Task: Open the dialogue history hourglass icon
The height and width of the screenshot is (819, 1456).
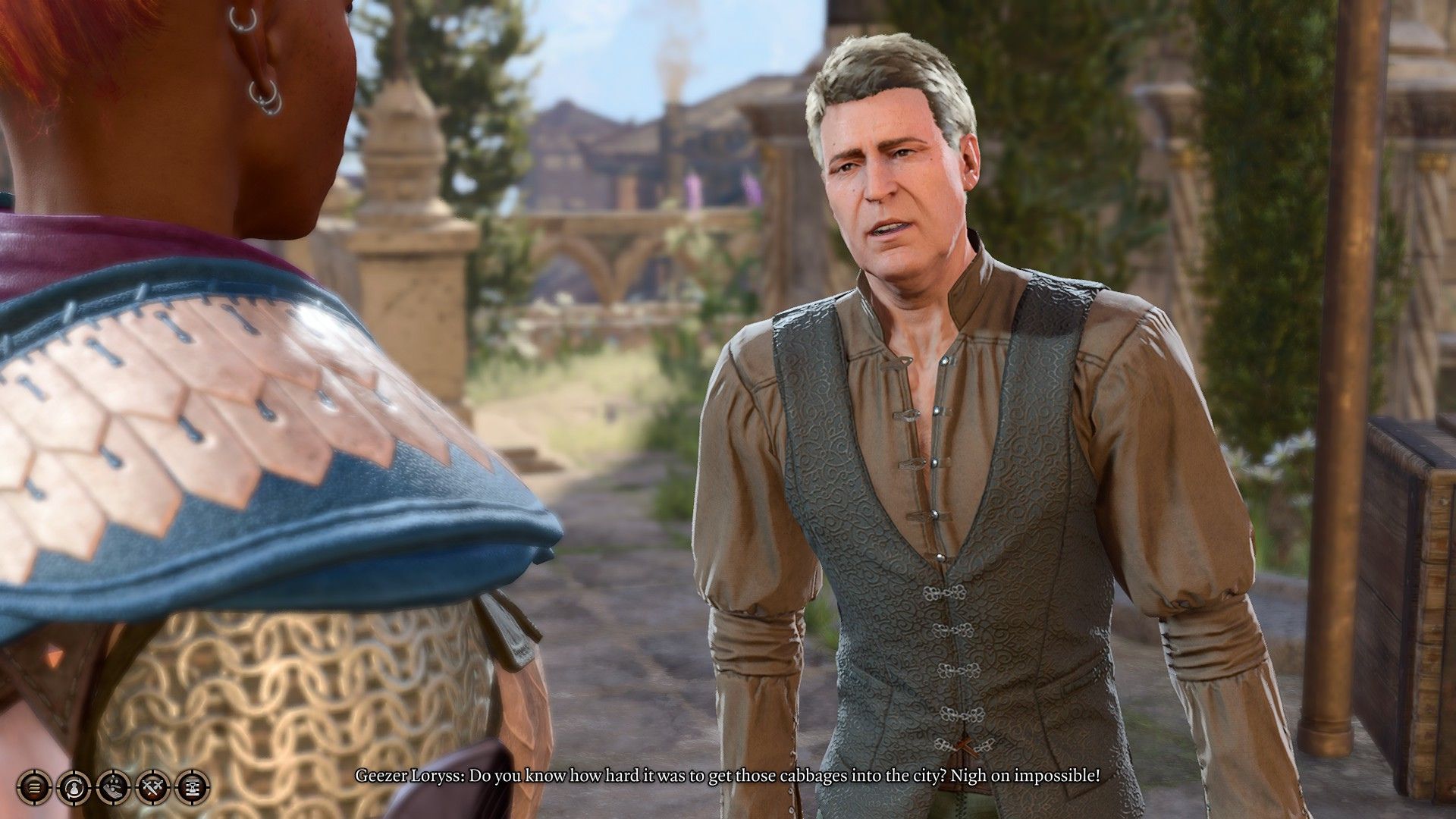Action: pyautogui.click(x=192, y=788)
